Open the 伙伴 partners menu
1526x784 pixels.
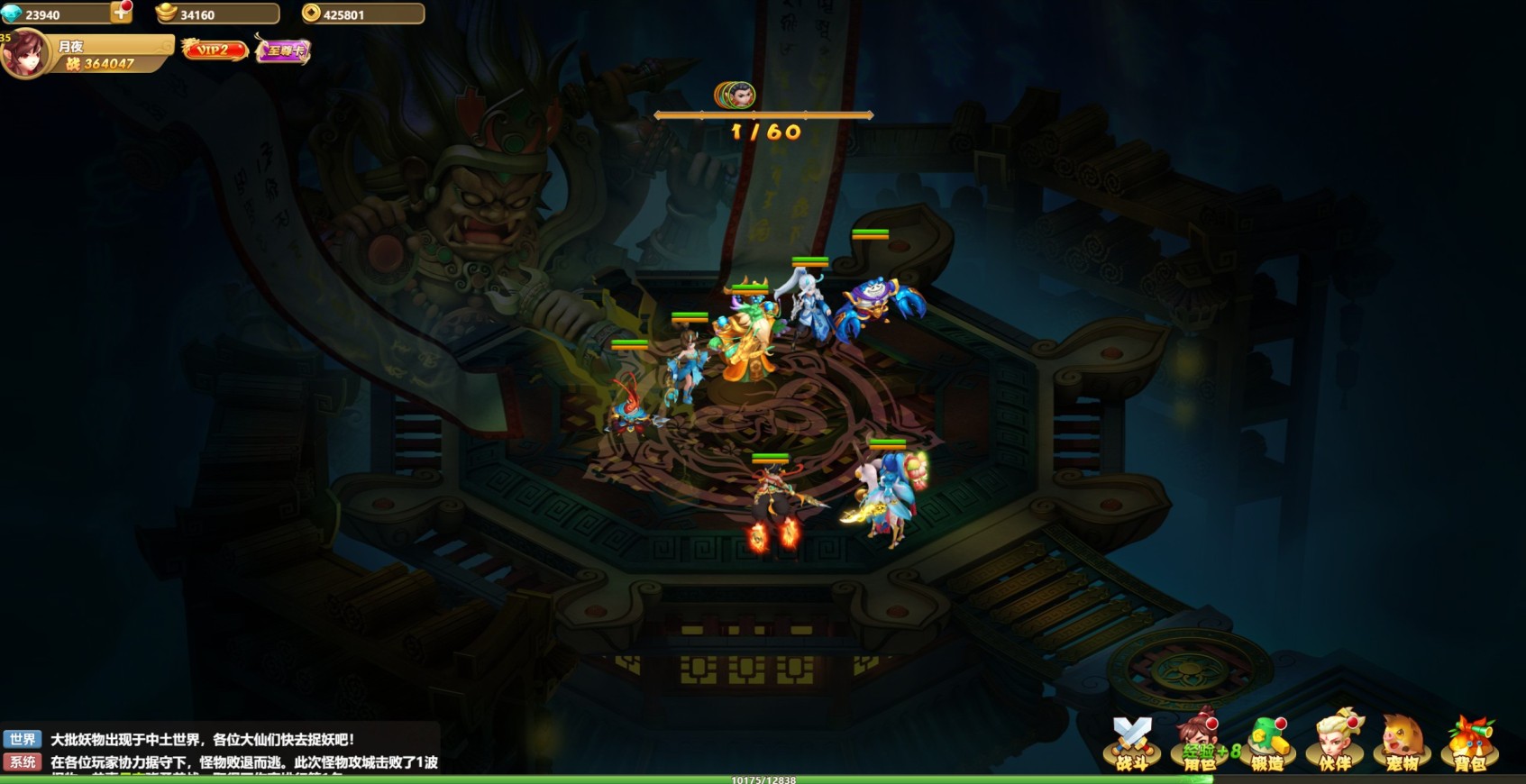(1335, 744)
